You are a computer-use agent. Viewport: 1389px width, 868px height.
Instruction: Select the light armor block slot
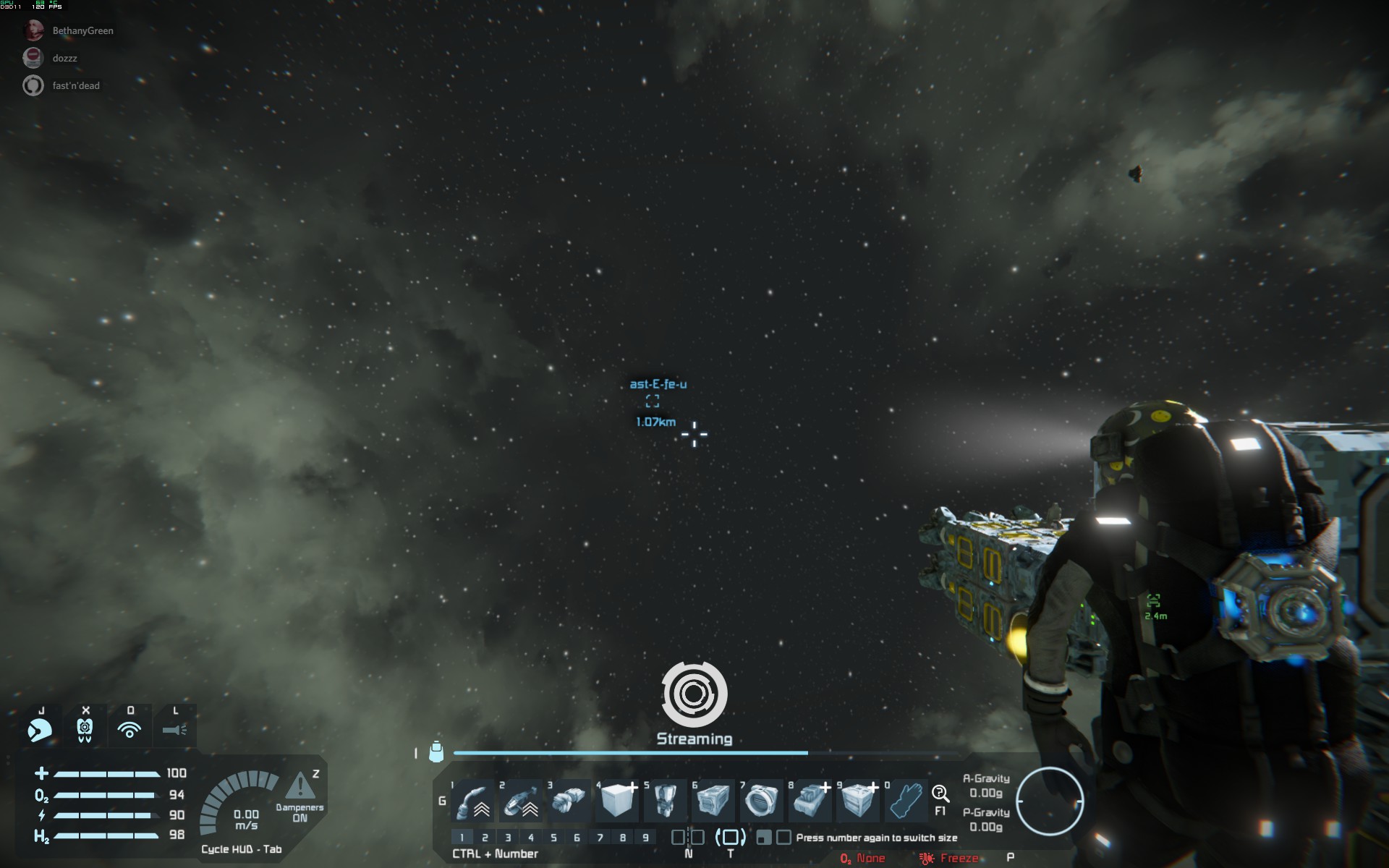(616, 801)
